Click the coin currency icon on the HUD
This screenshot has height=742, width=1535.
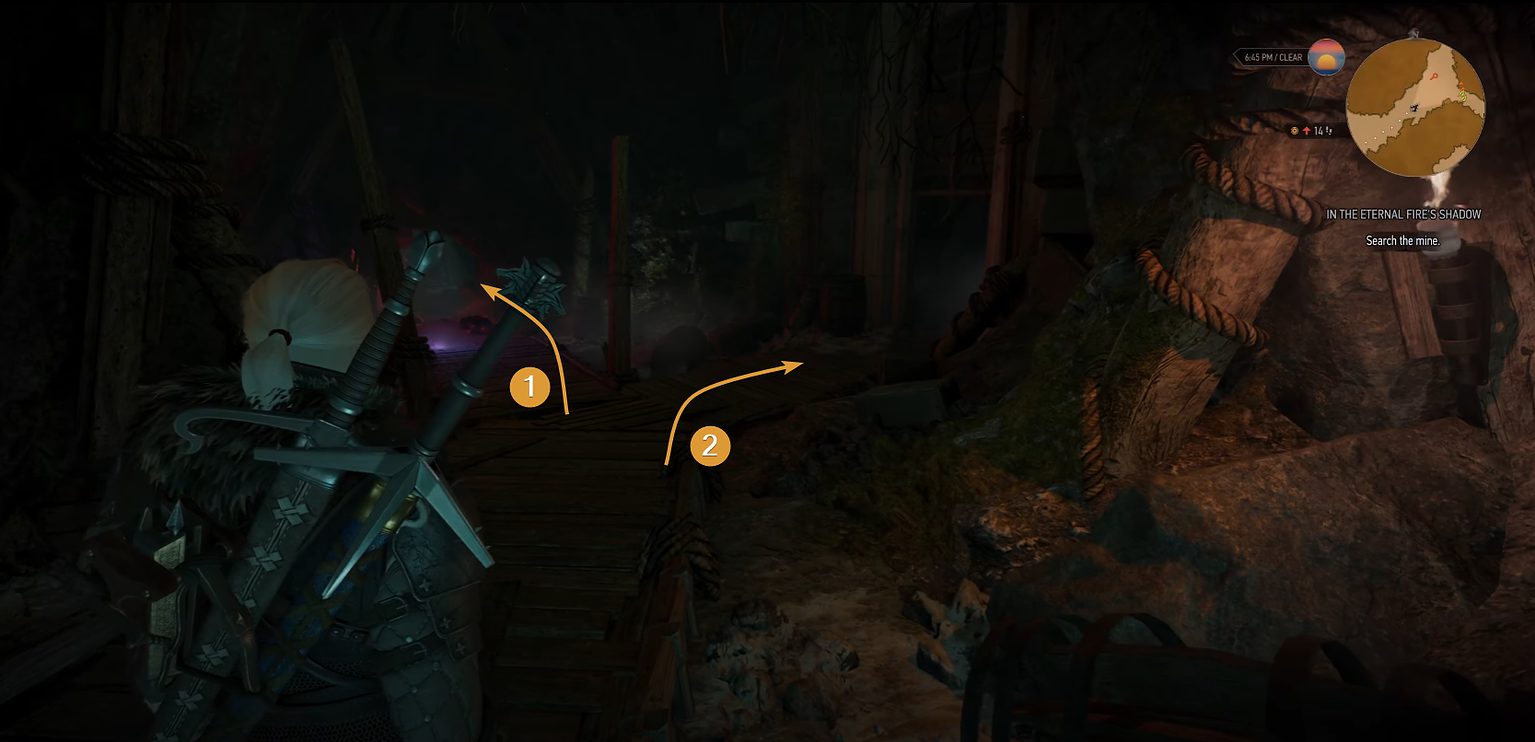coord(1294,130)
